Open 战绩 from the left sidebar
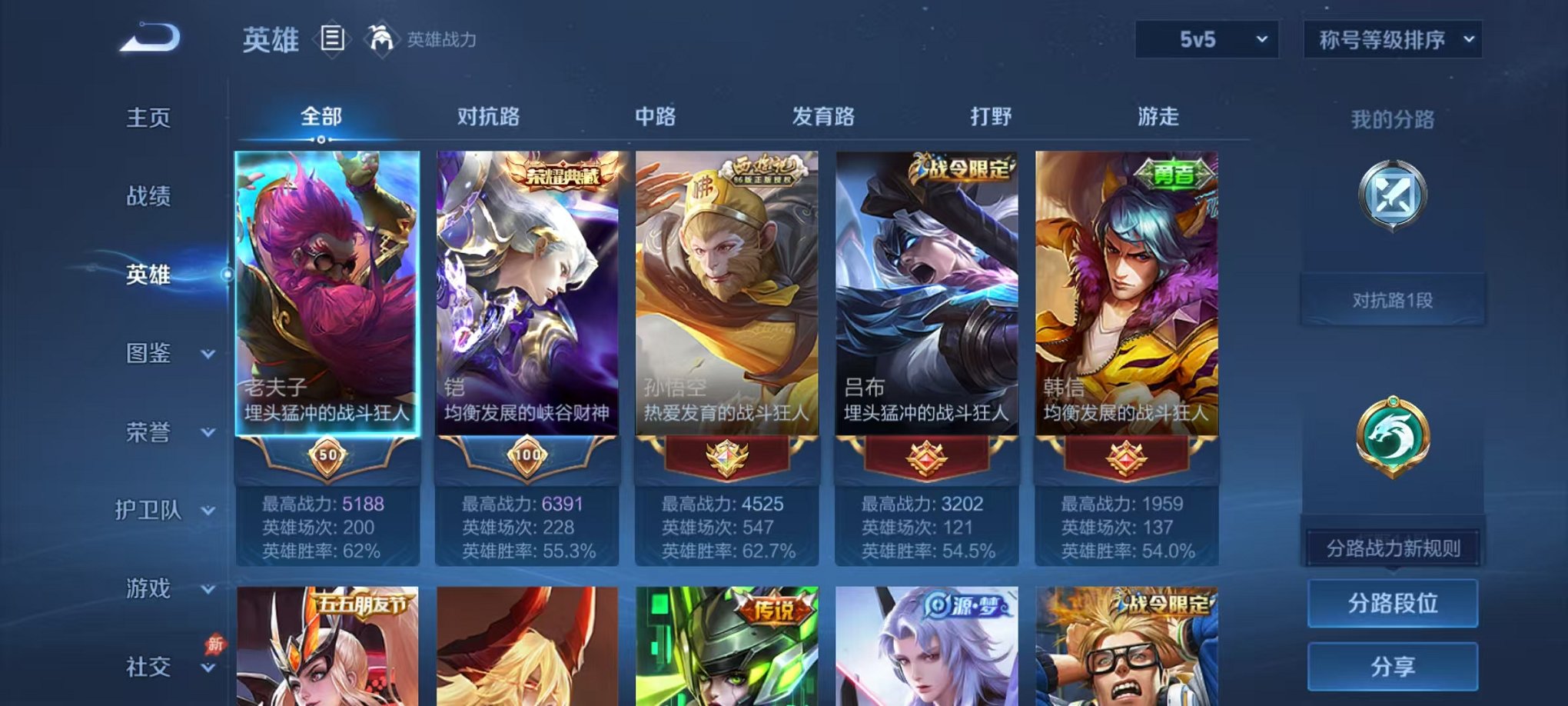The image size is (1568, 706). tap(147, 197)
